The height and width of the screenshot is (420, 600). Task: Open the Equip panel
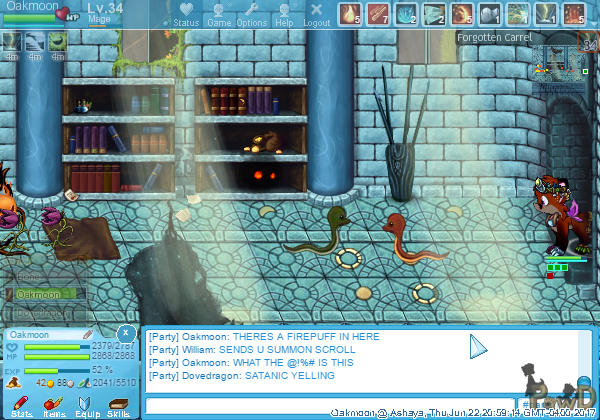tap(86, 406)
